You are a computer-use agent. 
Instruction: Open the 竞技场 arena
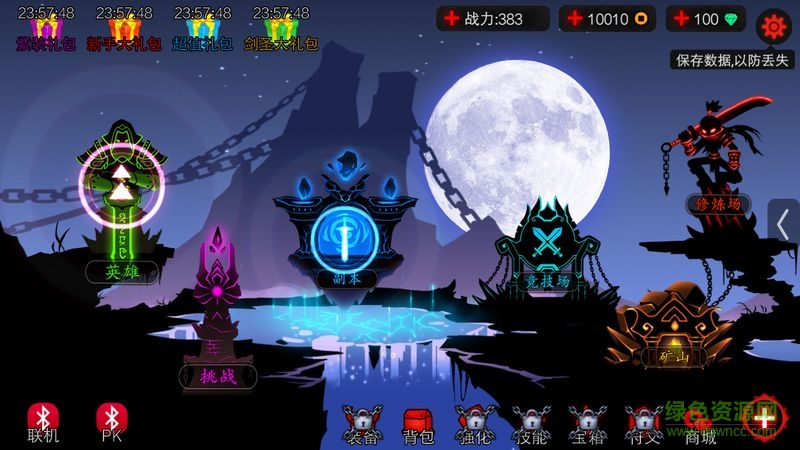[548, 245]
